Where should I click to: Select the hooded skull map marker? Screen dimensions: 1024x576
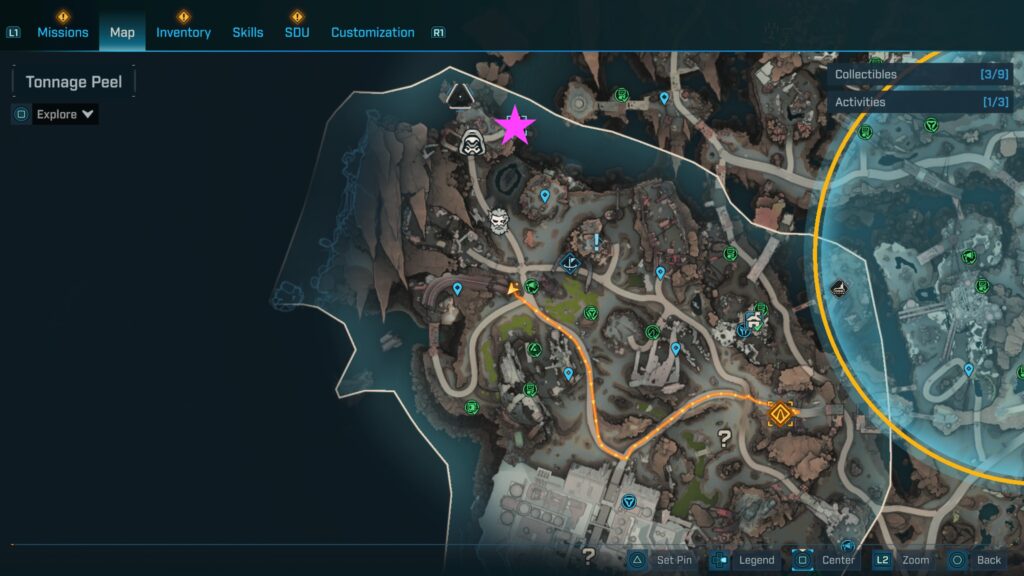[472, 144]
